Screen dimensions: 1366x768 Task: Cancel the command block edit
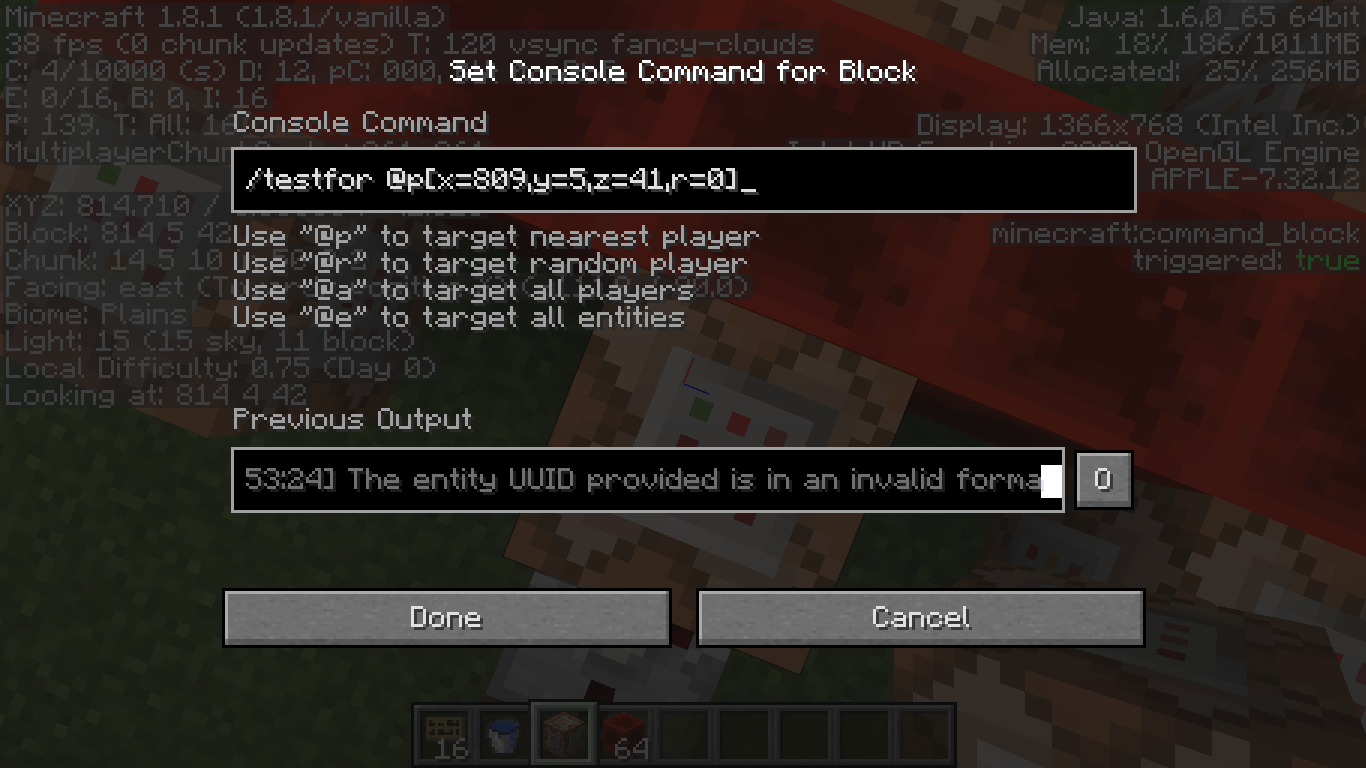tap(920, 617)
